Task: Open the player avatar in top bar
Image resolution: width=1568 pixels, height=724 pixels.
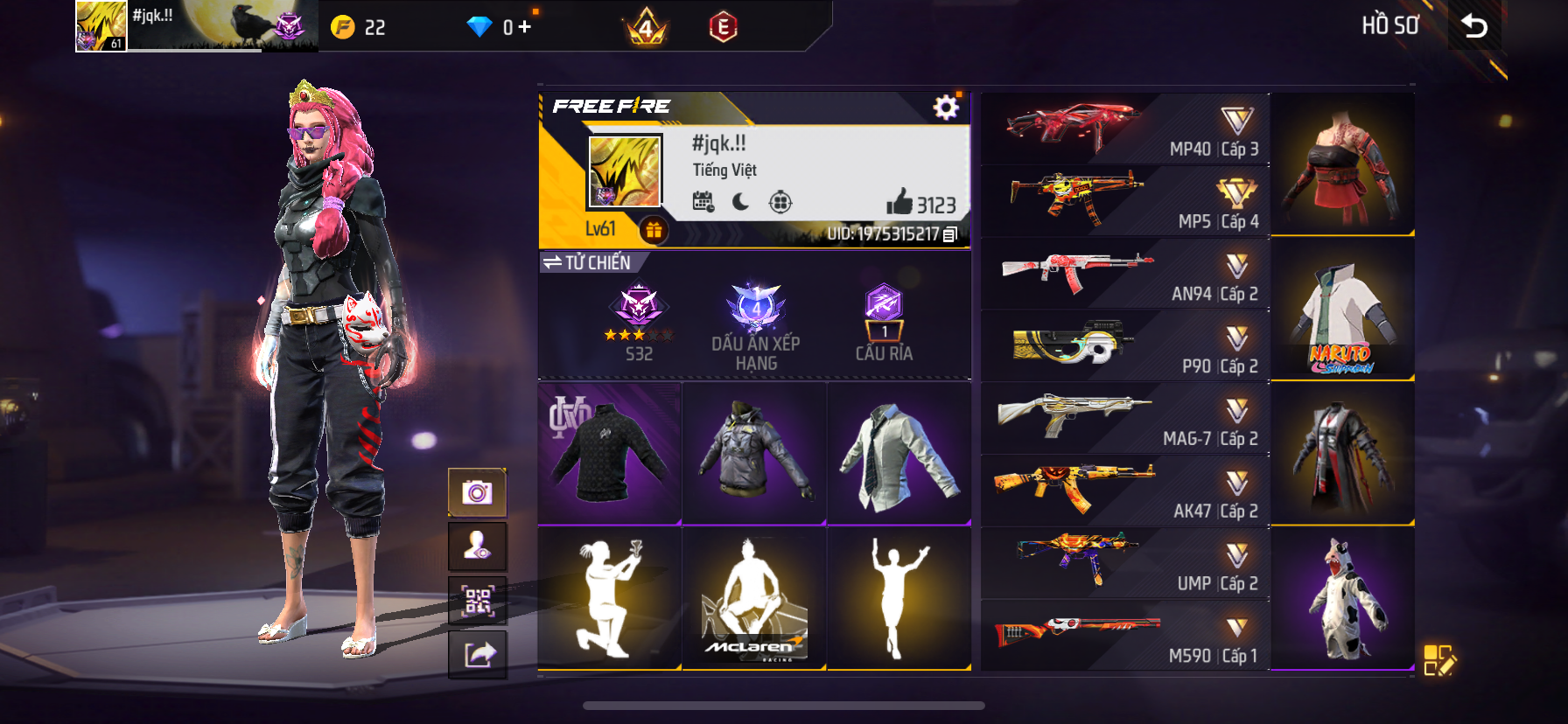Action: click(x=101, y=25)
